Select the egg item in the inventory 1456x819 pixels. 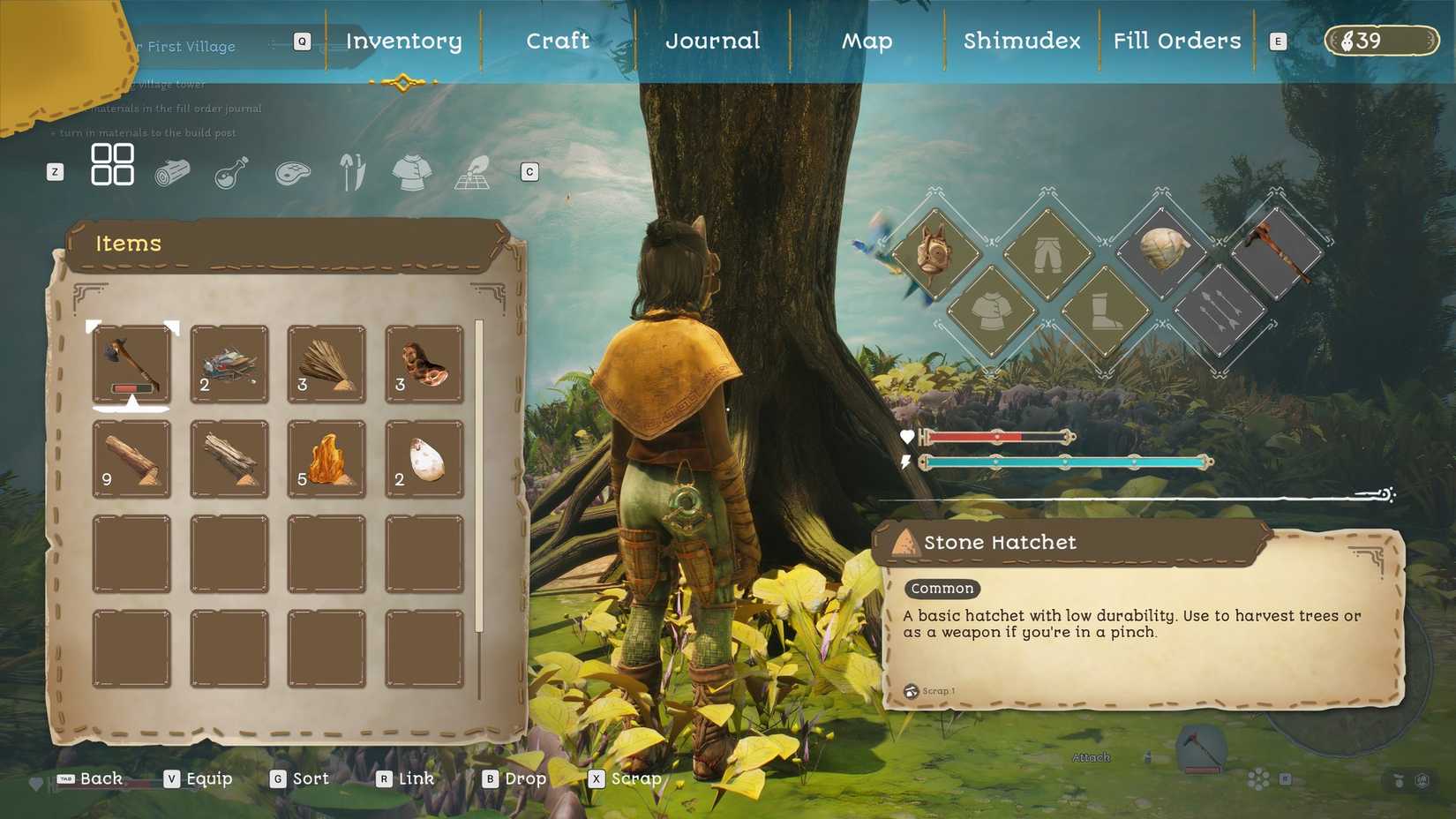424,456
